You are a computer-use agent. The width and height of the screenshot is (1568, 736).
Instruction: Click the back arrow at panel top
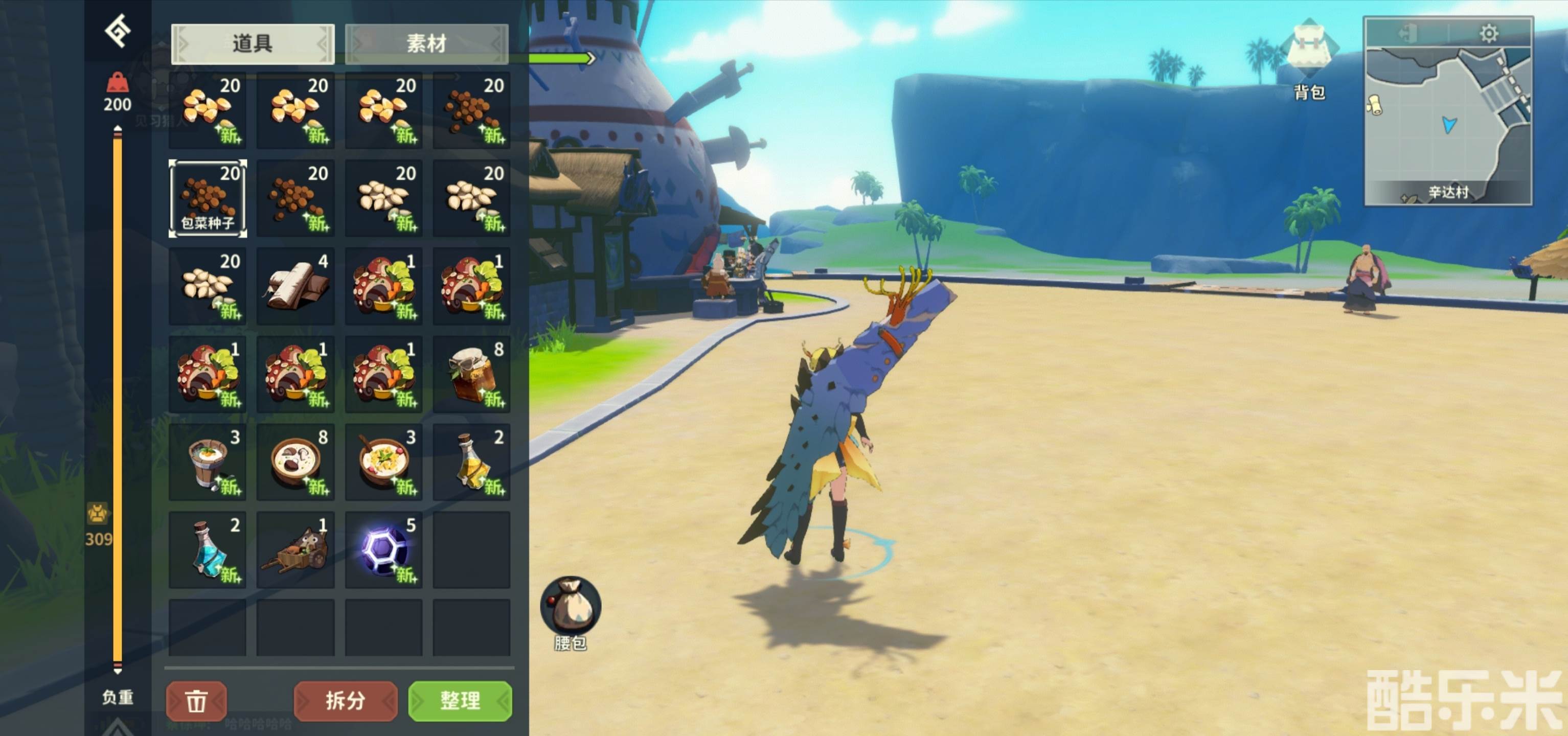pos(118,31)
